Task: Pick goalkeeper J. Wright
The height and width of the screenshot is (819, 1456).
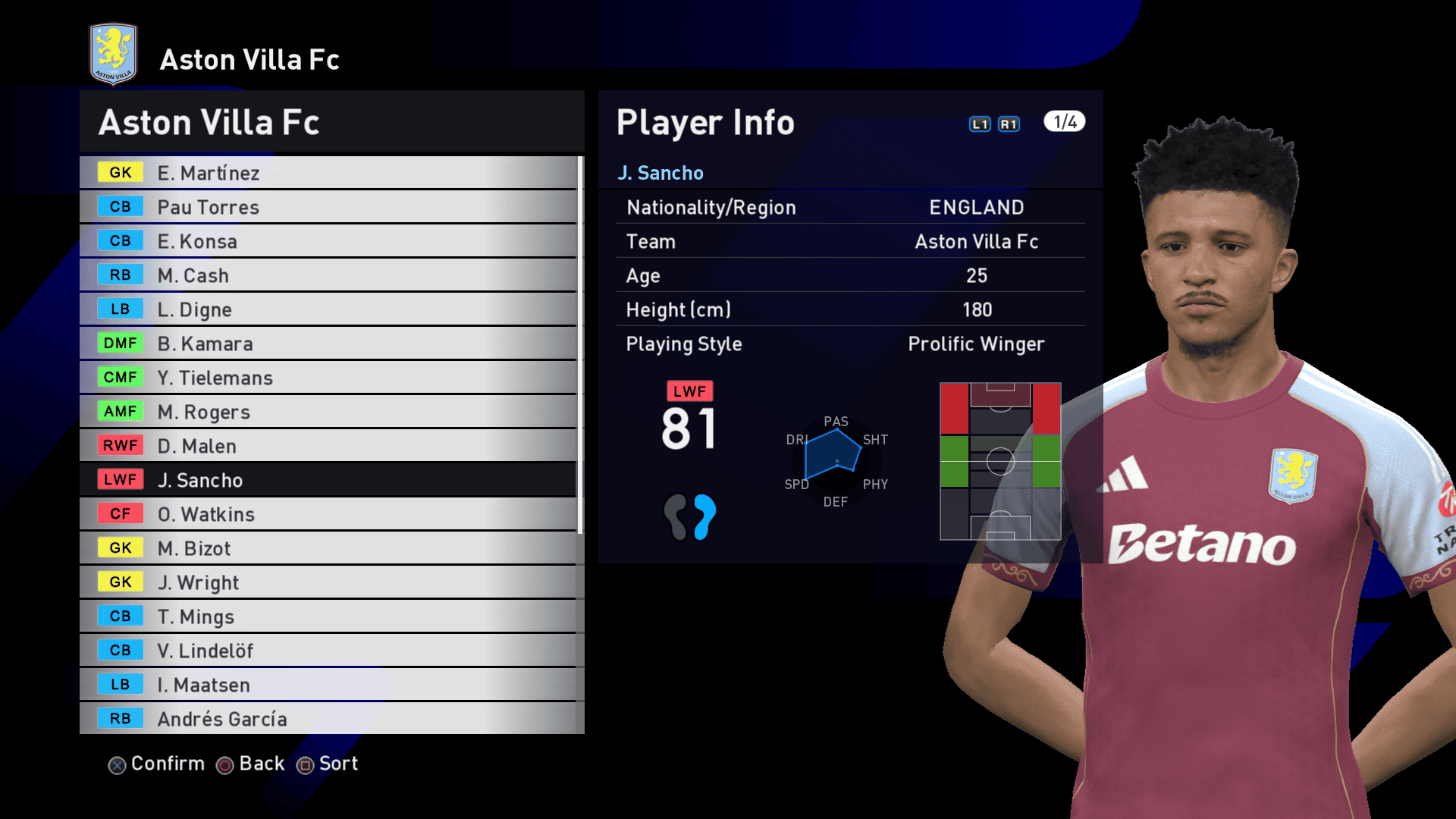Action: [328, 582]
